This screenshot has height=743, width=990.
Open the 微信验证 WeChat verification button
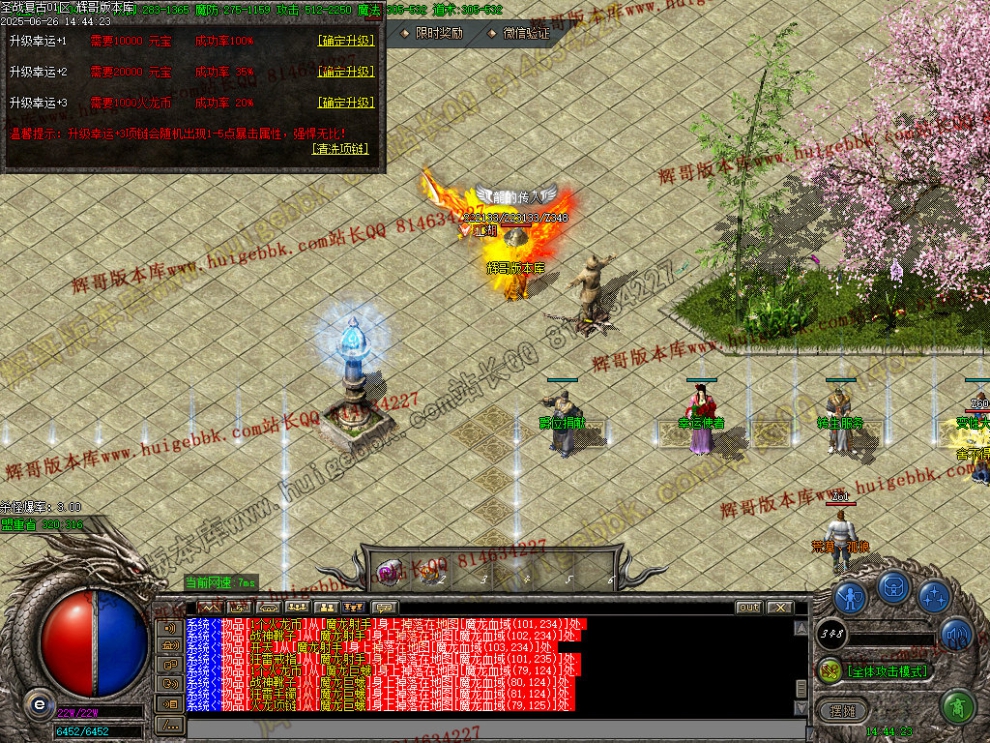point(520,33)
